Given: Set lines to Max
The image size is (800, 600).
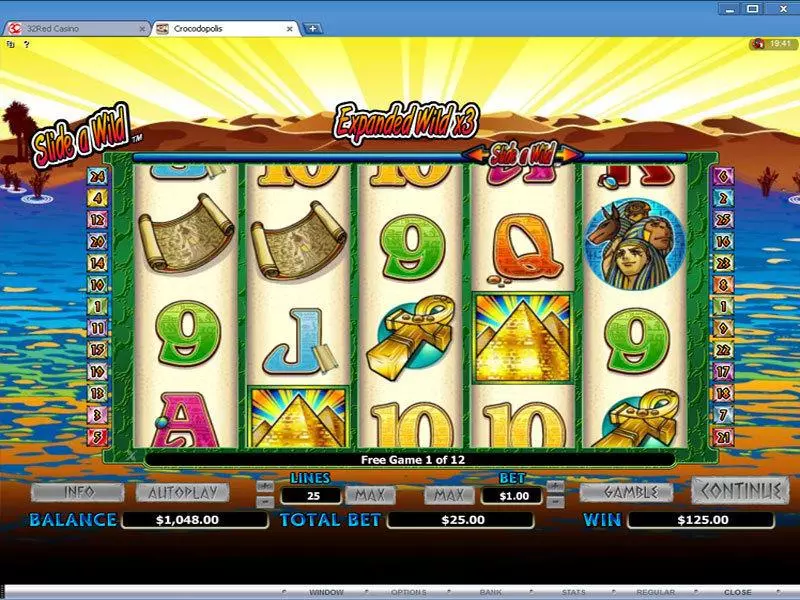Looking at the screenshot, I should point(370,495).
